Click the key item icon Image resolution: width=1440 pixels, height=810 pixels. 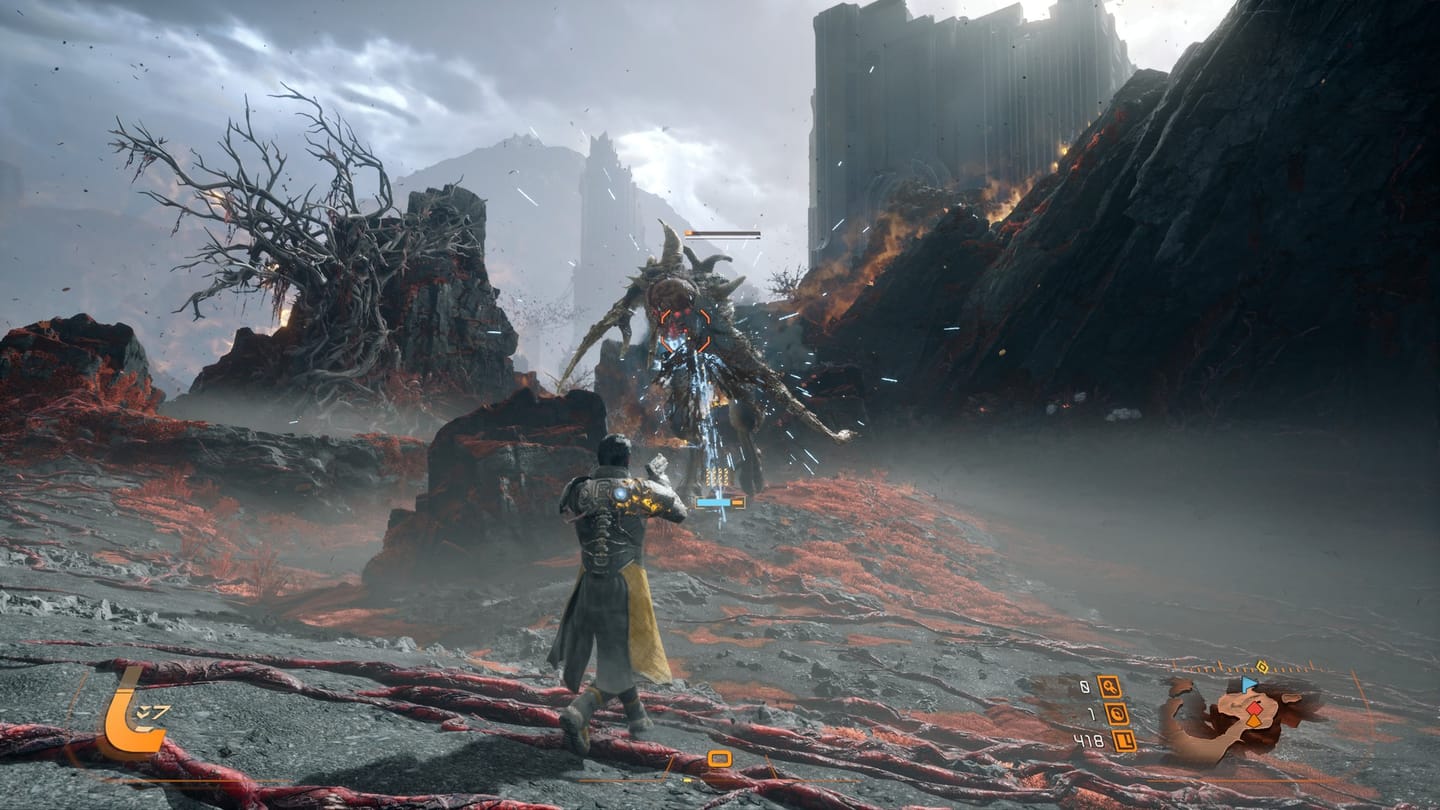pyautogui.click(x=1108, y=686)
